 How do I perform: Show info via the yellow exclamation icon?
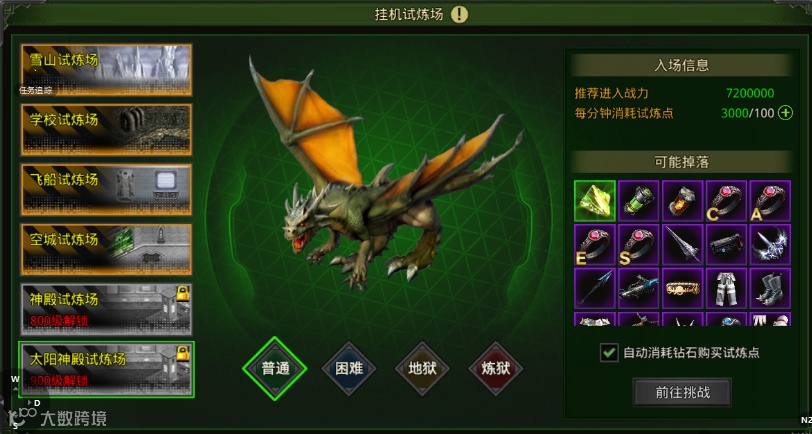459,14
